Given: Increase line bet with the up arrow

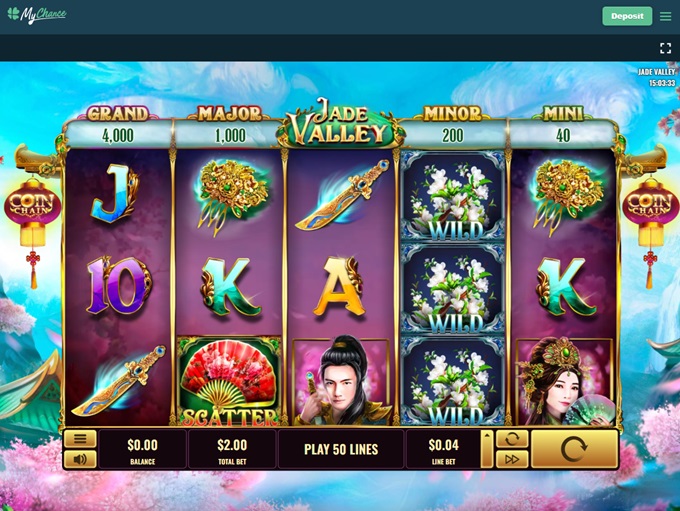Looking at the screenshot, I should [x=487, y=438].
